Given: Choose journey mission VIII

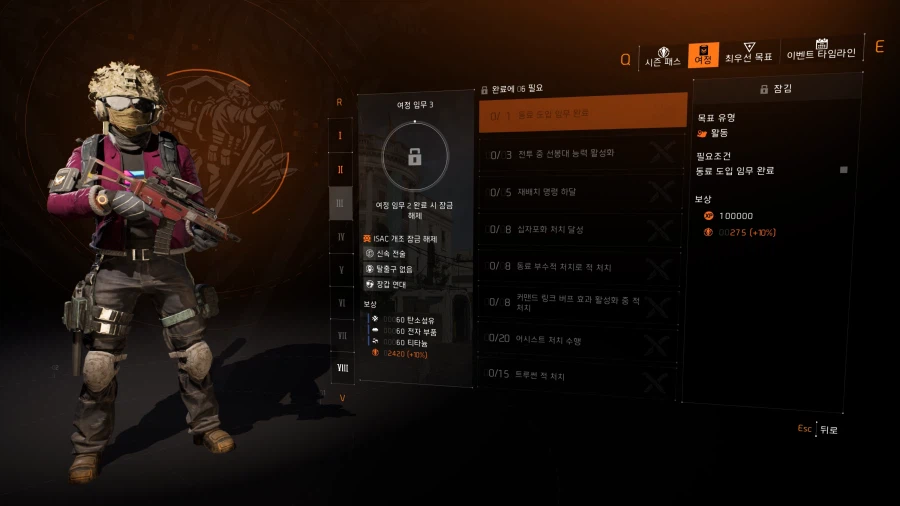Looking at the screenshot, I should coord(341,369).
